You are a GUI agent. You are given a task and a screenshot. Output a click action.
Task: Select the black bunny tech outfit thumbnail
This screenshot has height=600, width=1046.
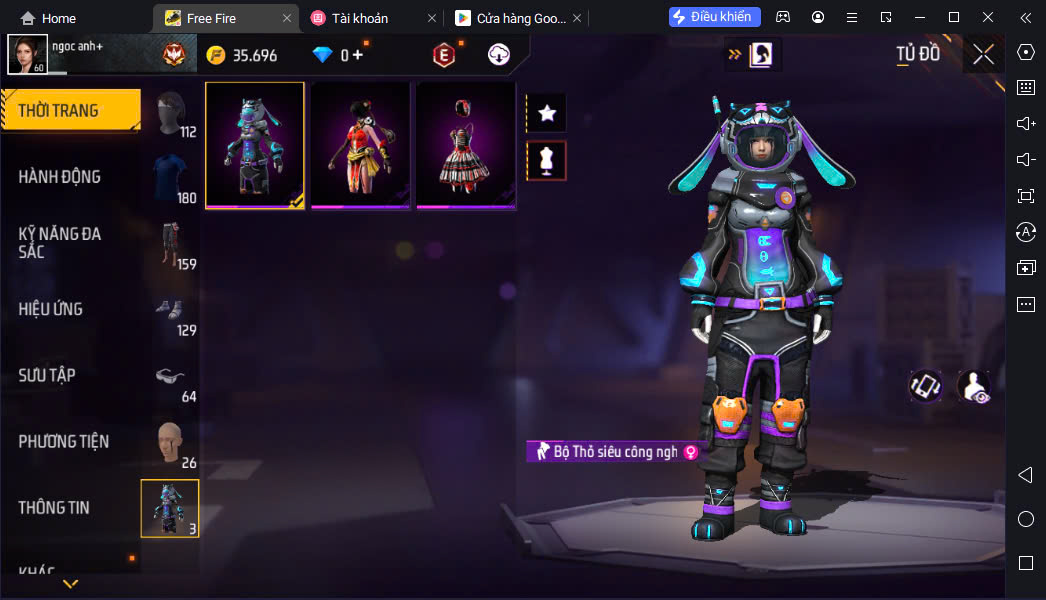point(255,145)
